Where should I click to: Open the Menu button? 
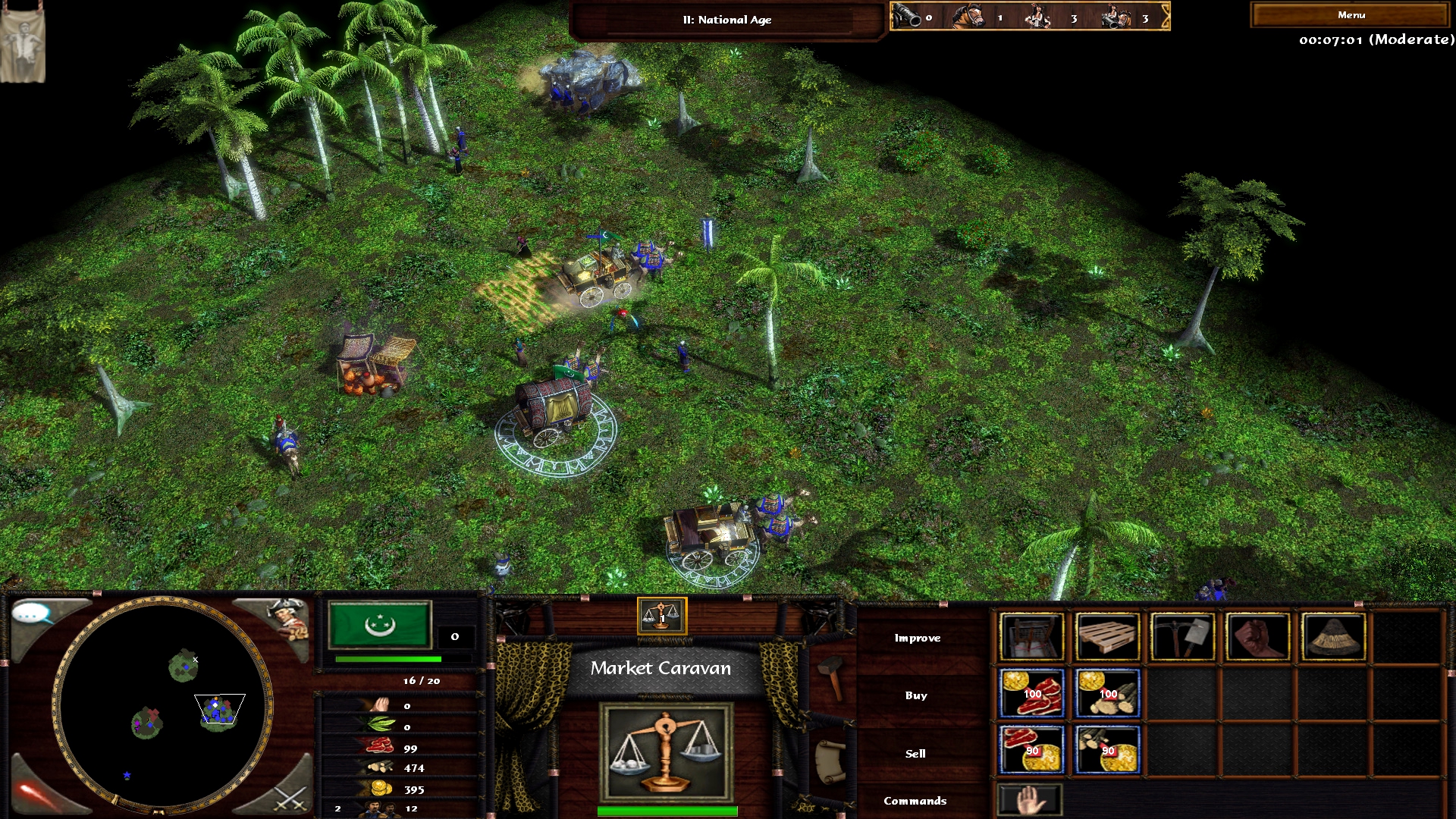[1351, 15]
